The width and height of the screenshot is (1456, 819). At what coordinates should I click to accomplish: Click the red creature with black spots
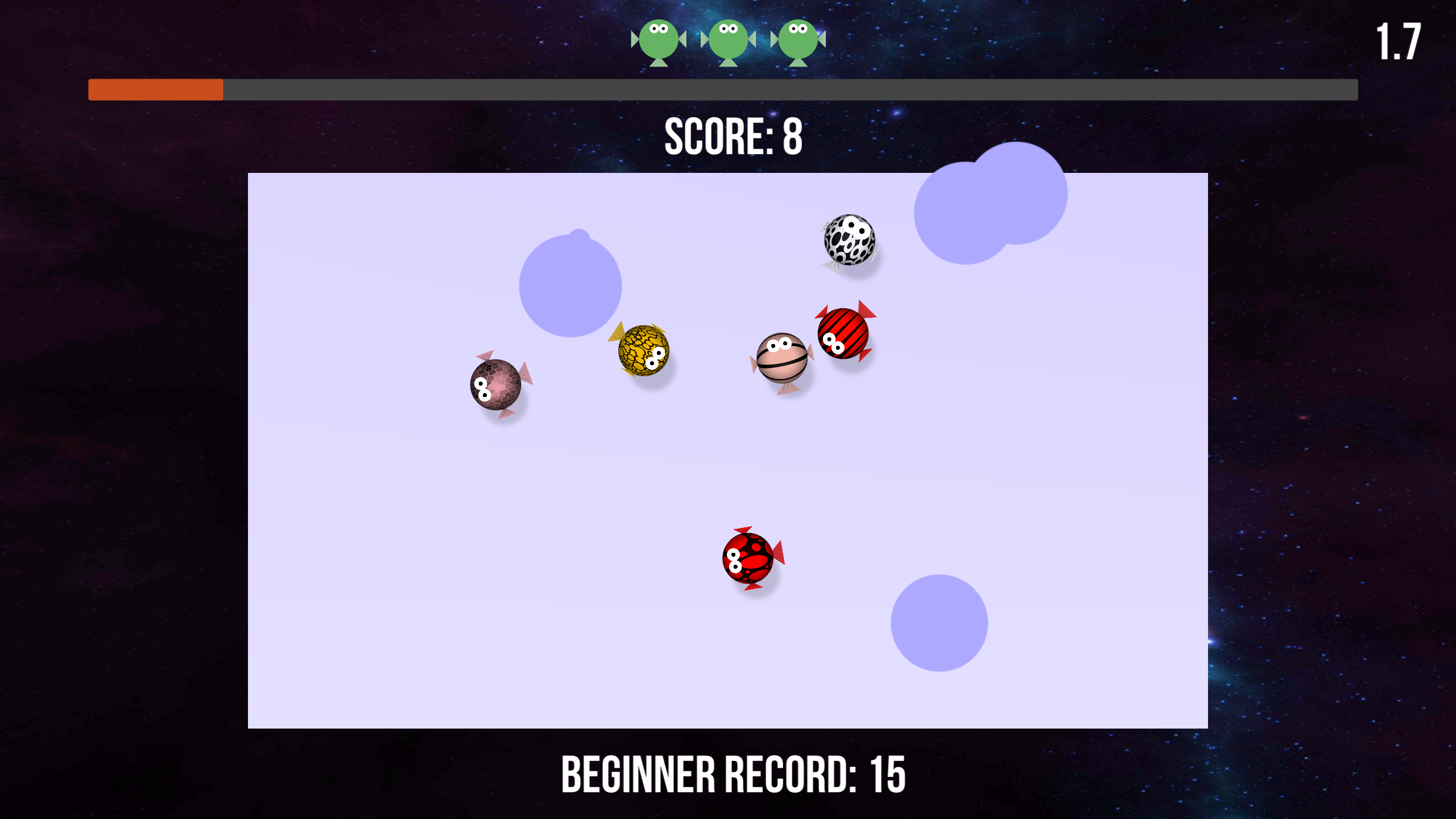pos(748,558)
